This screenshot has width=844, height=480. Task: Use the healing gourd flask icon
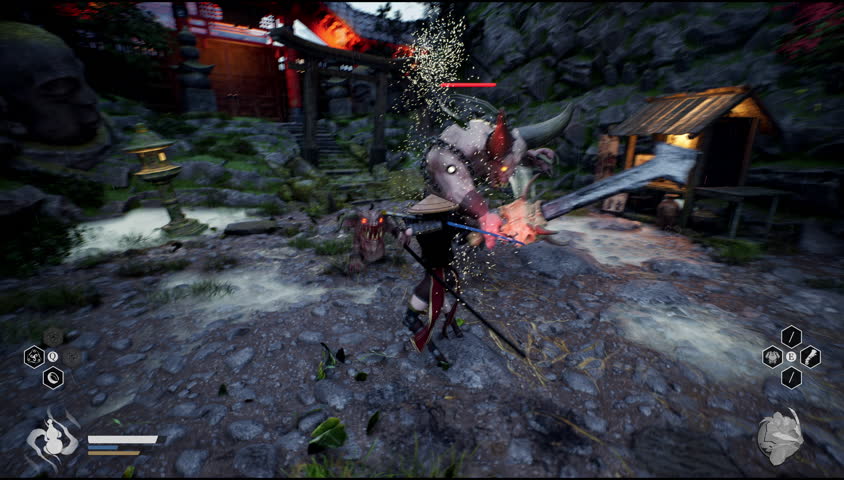pyautogui.click(x=52, y=440)
